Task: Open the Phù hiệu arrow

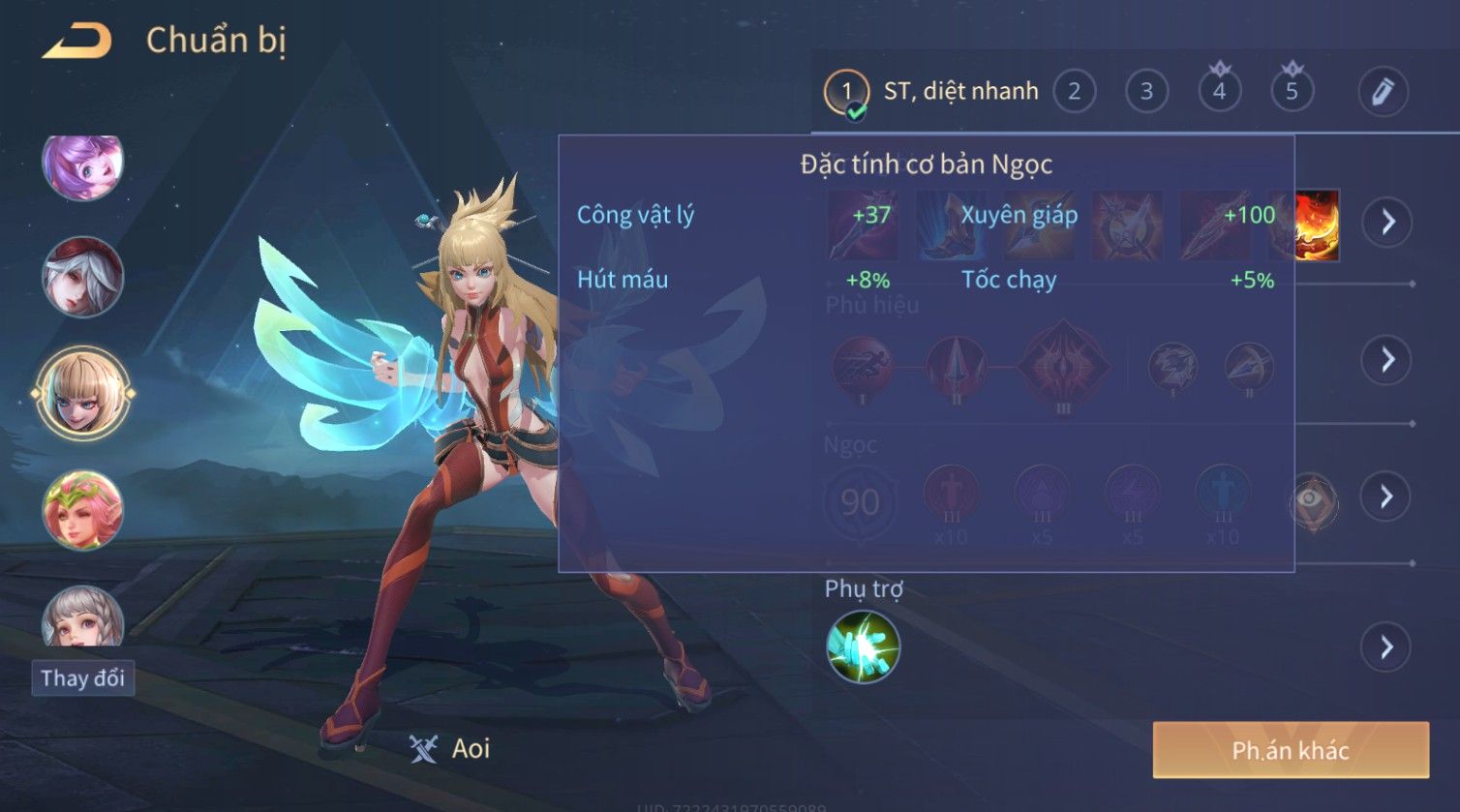Action: [x=1386, y=360]
